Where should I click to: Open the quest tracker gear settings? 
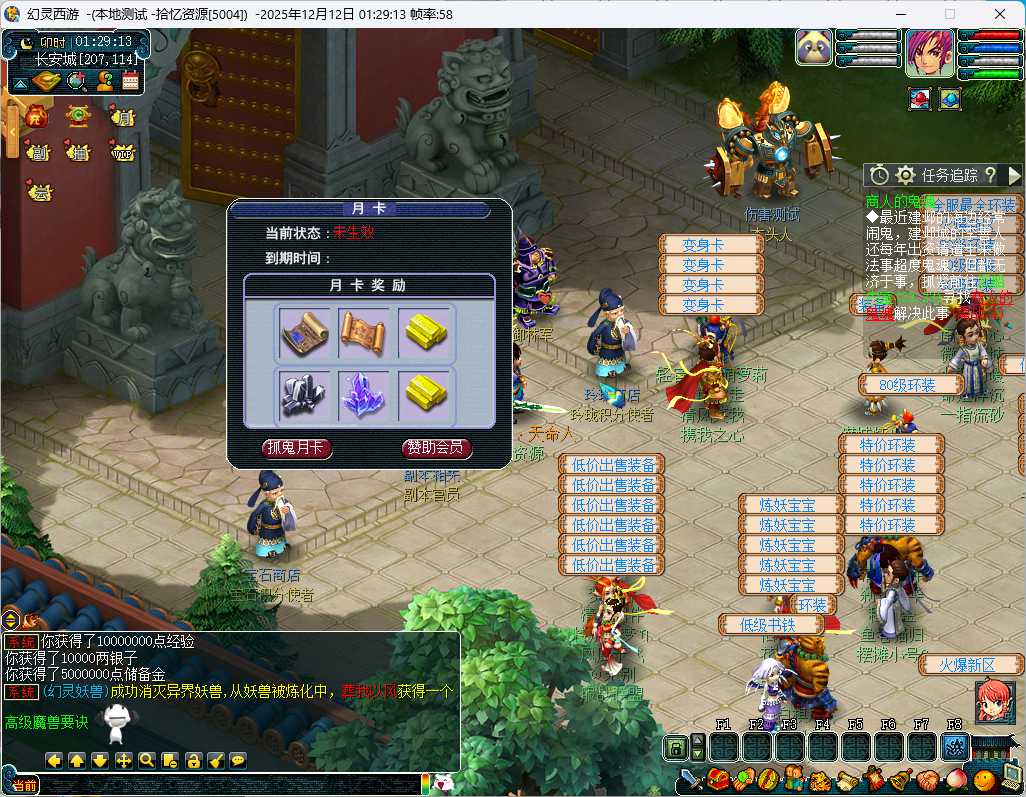click(905, 175)
